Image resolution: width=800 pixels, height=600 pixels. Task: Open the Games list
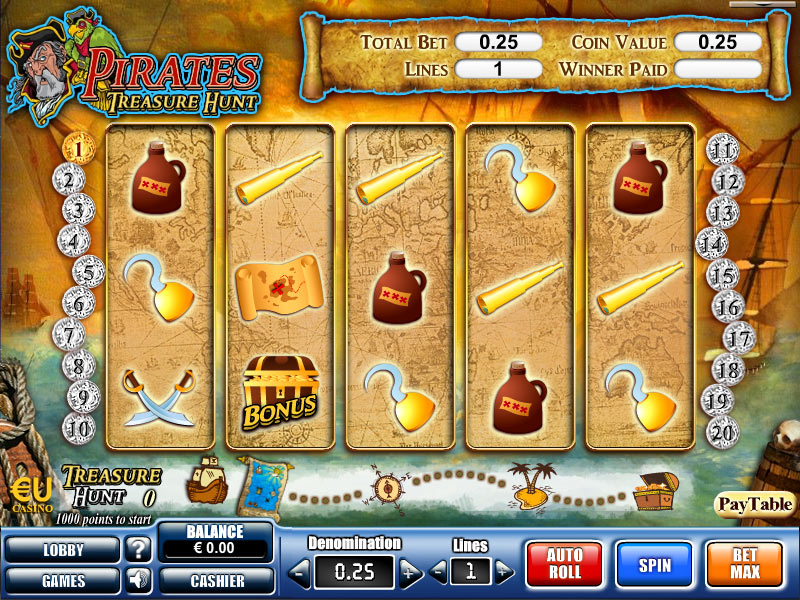[x=62, y=579]
